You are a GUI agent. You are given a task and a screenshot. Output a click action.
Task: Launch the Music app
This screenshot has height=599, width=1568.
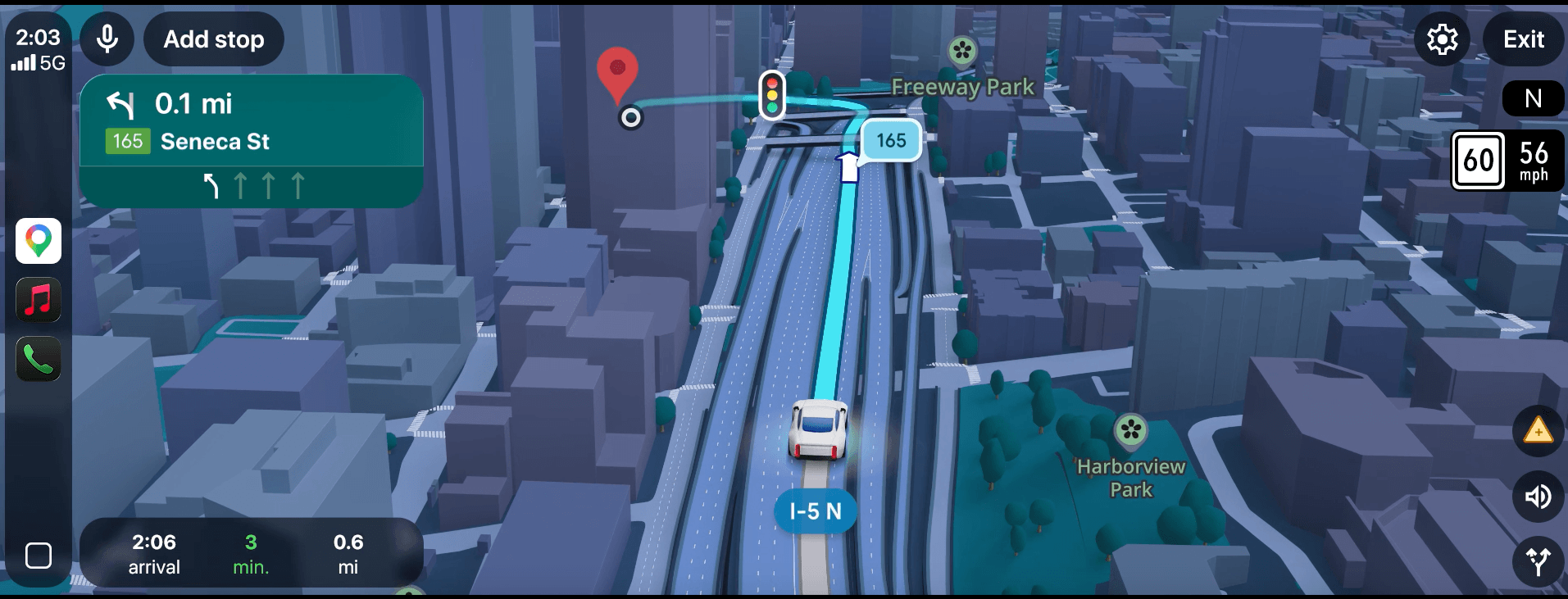39,300
